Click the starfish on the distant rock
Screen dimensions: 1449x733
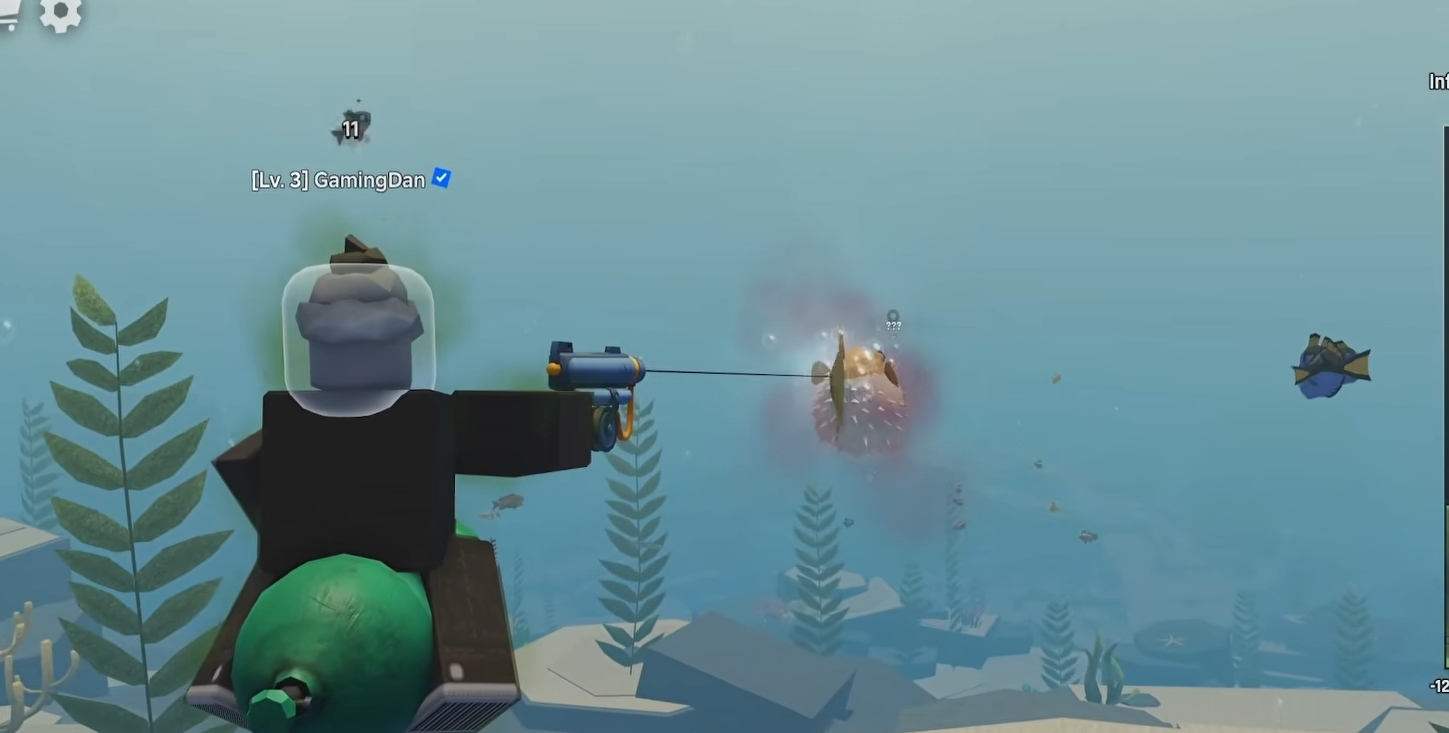pyautogui.click(x=1170, y=640)
